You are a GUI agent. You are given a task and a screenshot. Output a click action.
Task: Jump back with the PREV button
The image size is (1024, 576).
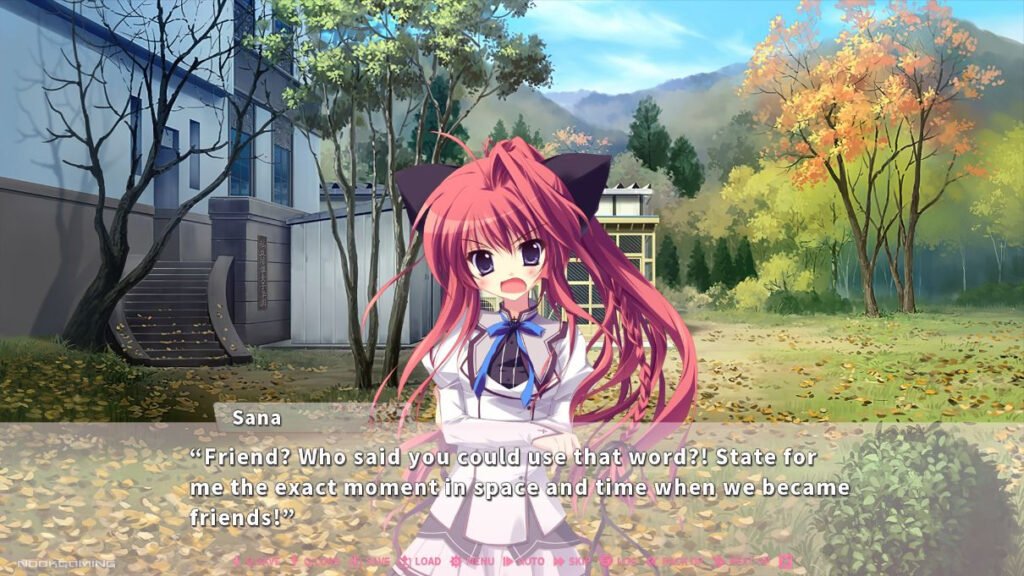point(675,561)
